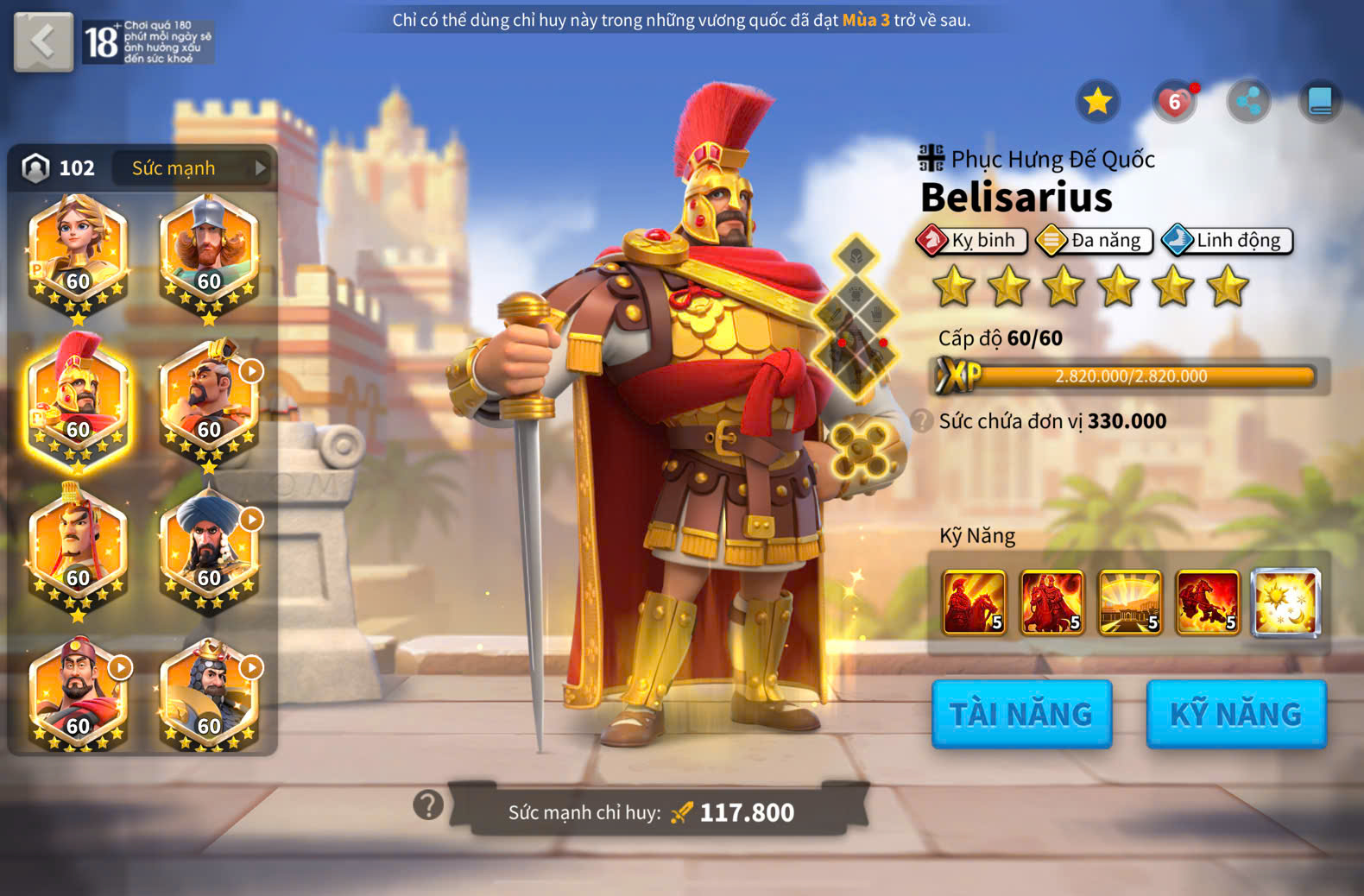The width and height of the screenshot is (1364, 896).
Task: Open the golden four-ring accessory slot
Action: [860, 449]
